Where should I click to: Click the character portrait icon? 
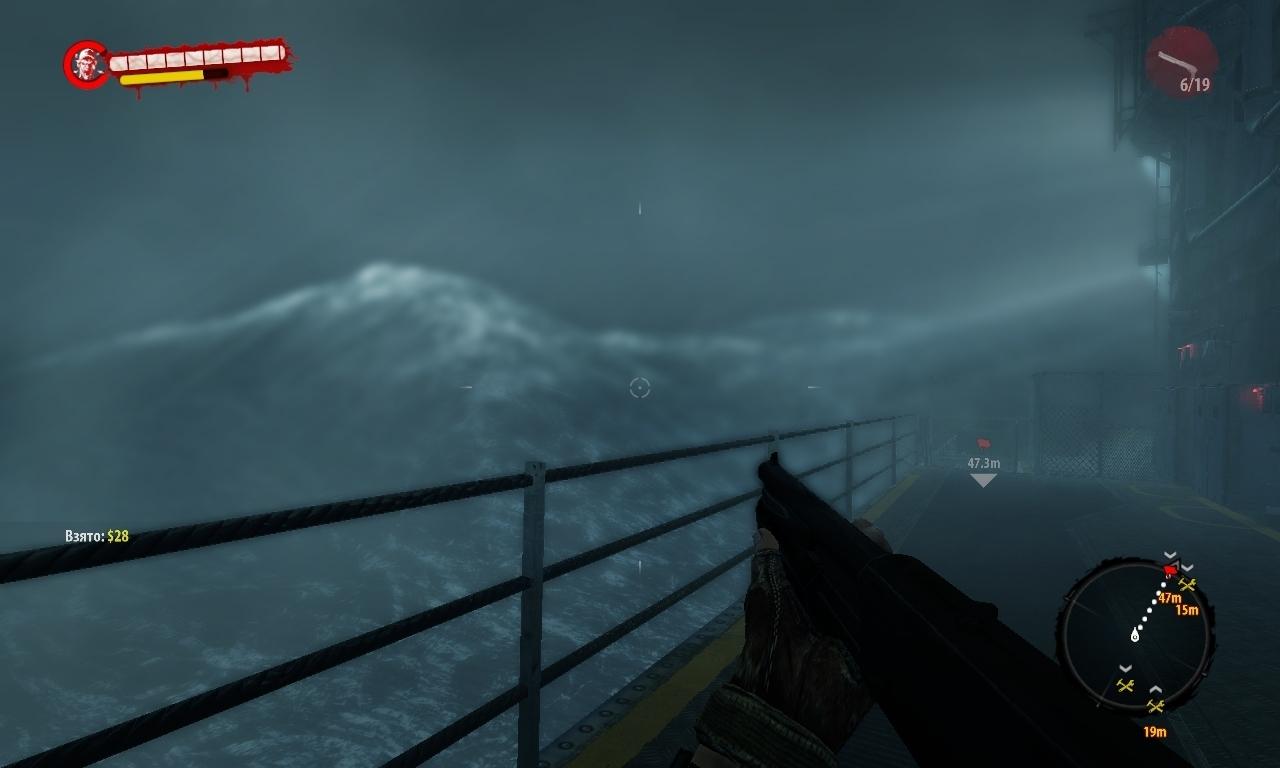(86, 65)
